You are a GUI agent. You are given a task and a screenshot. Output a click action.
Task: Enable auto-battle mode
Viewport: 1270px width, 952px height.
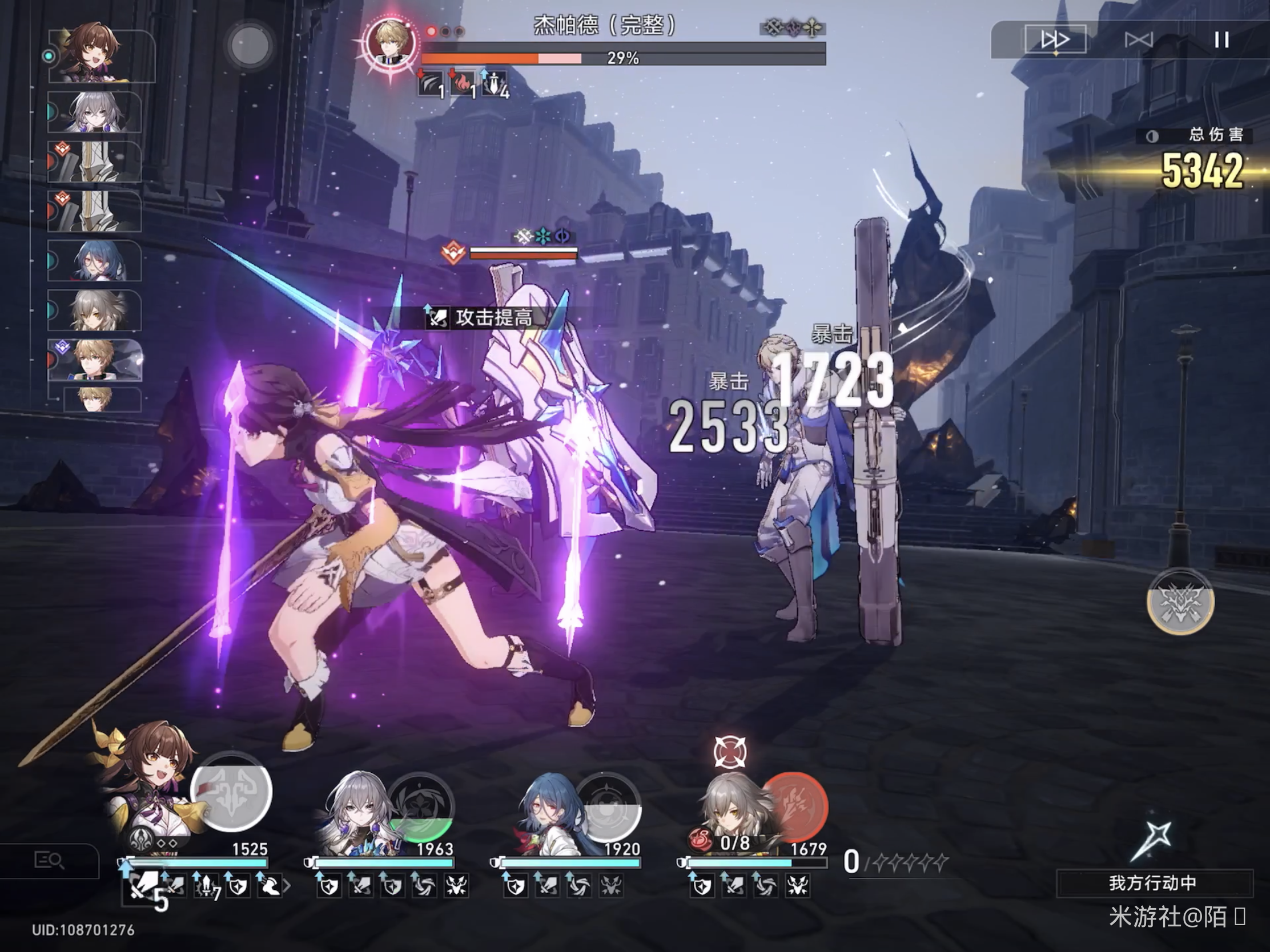pyautogui.click(x=1138, y=39)
